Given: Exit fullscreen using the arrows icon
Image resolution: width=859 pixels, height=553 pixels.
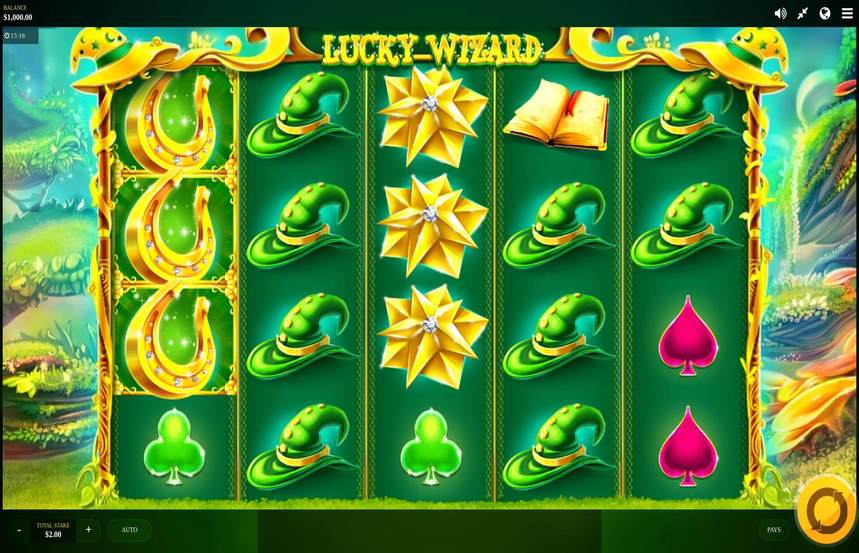Looking at the screenshot, I should pyautogui.click(x=803, y=13).
